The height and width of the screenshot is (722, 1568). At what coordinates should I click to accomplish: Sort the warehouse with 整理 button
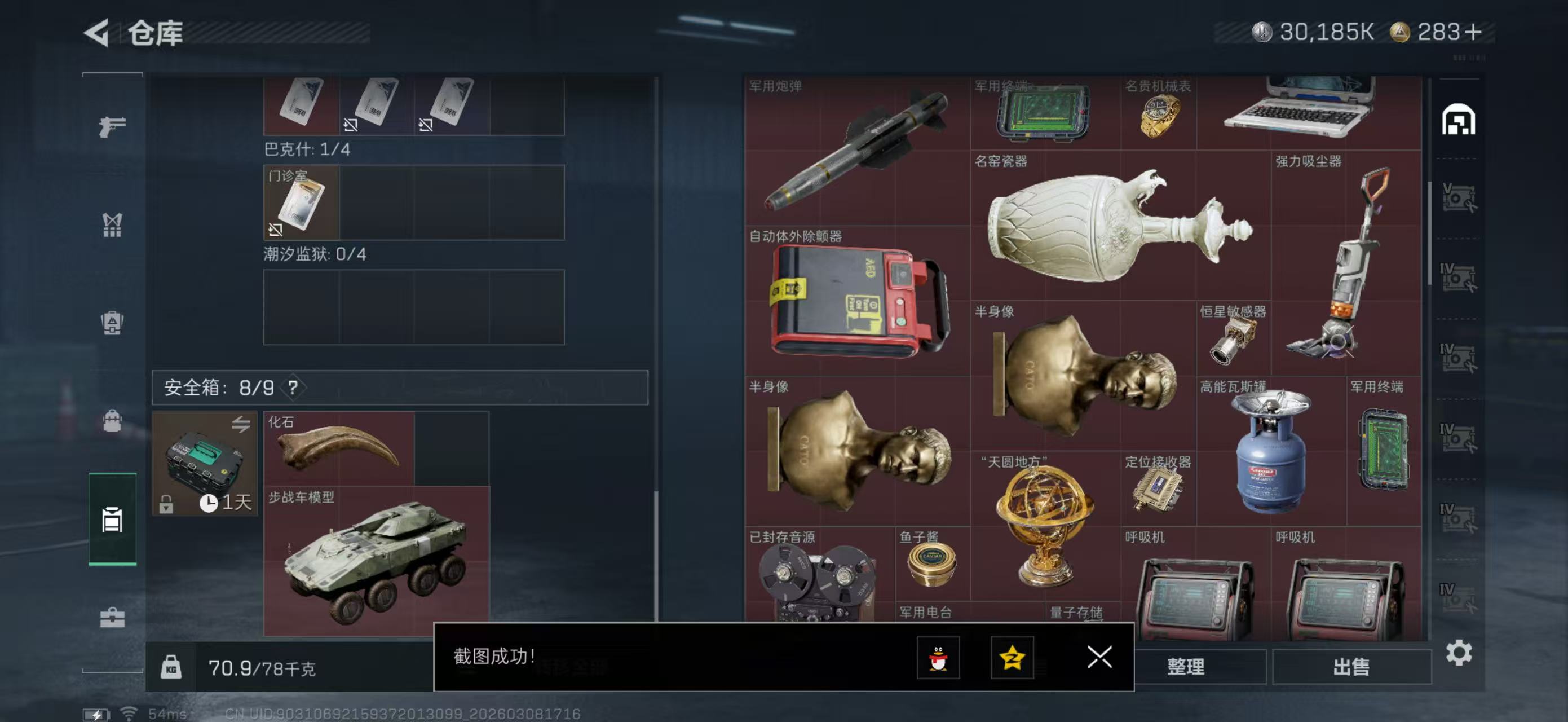(1186, 667)
